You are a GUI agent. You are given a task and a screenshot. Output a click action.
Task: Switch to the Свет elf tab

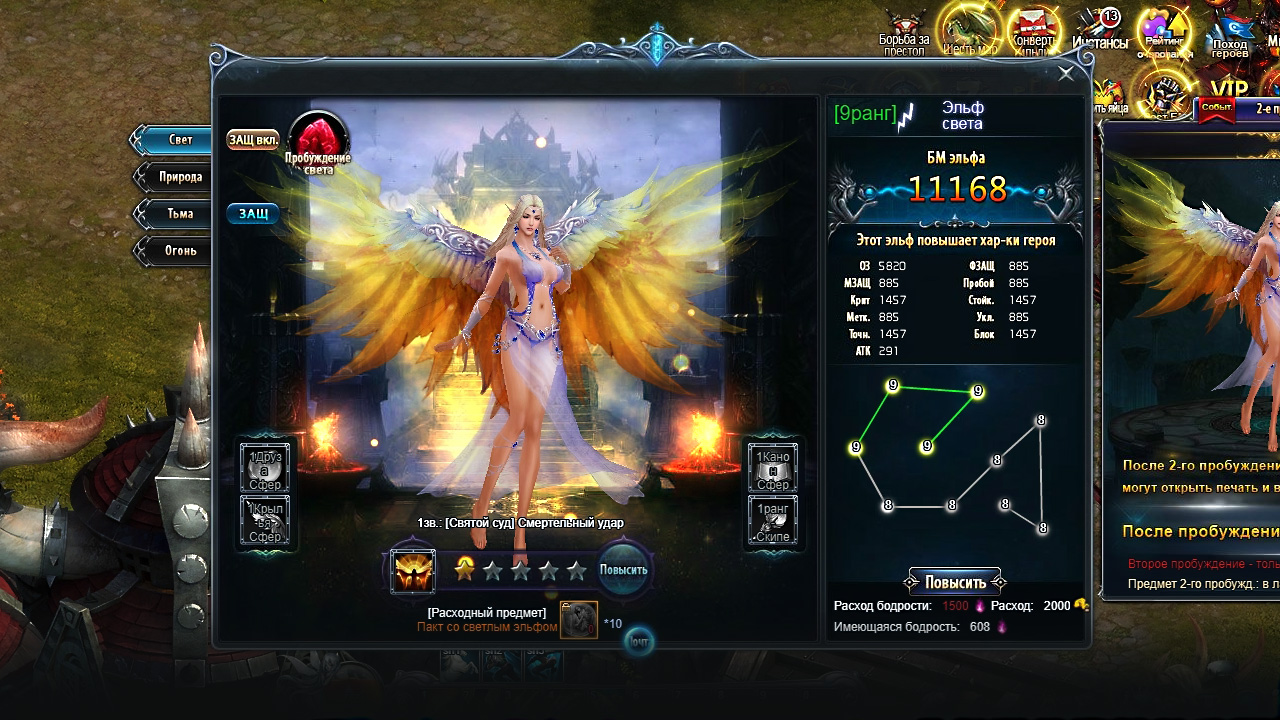click(x=174, y=140)
